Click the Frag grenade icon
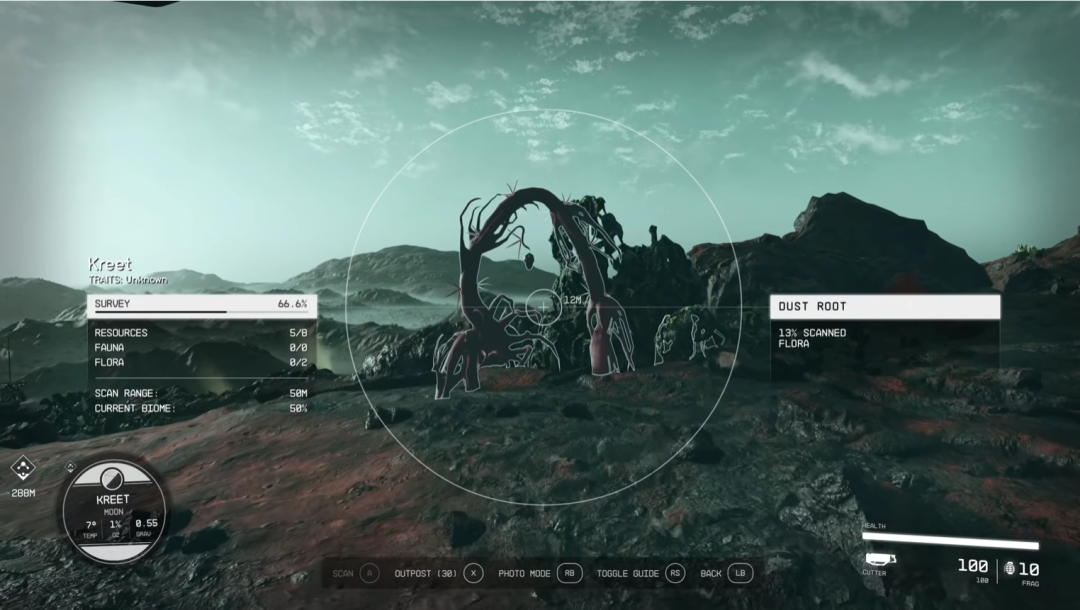 (x=1010, y=568)
